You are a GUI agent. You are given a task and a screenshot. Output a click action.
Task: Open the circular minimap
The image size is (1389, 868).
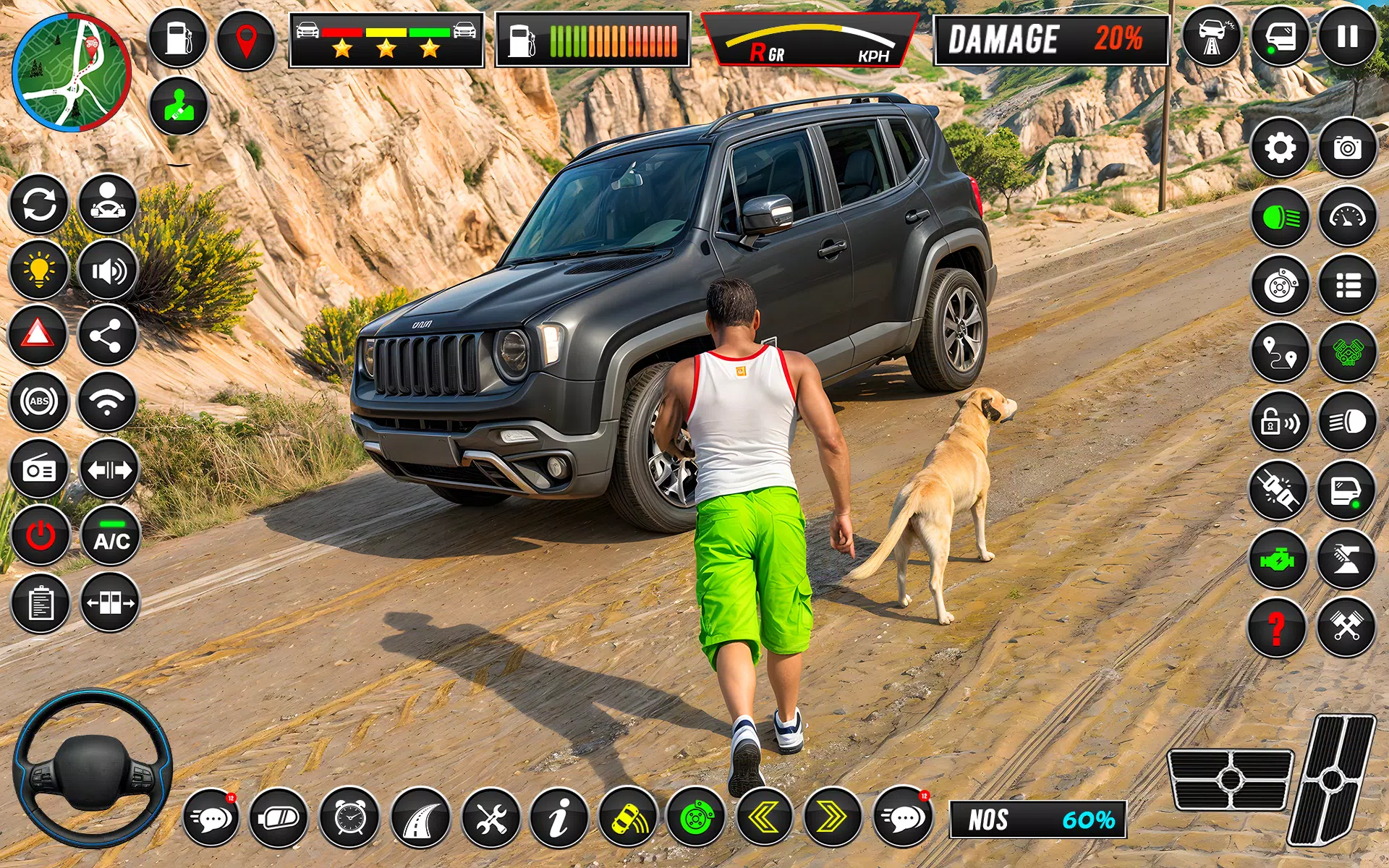[x=72, y=72]
